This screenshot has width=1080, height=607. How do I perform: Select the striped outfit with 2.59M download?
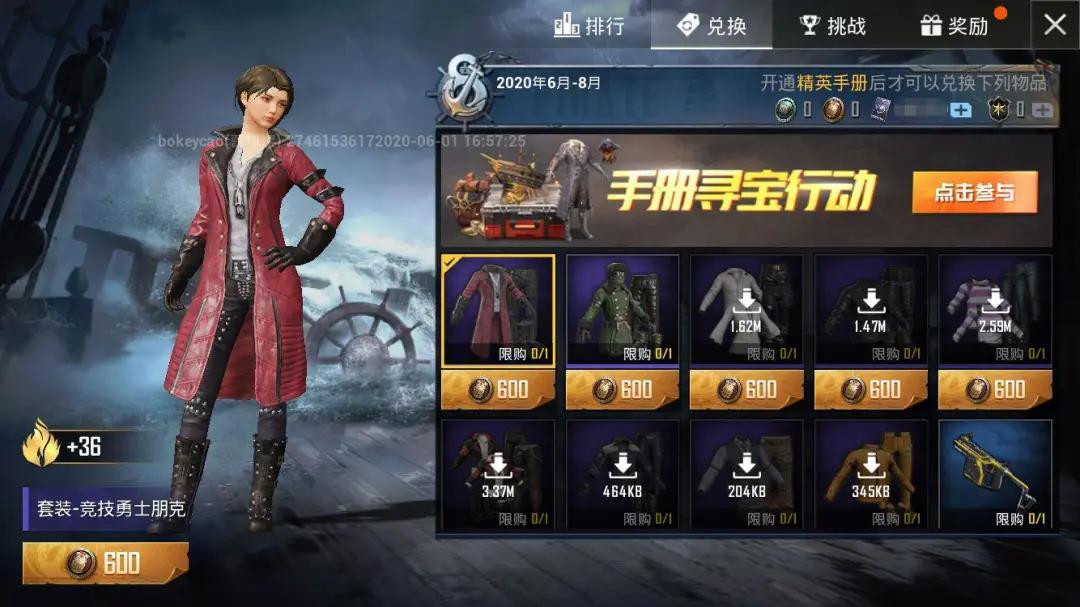coord(994,311)
